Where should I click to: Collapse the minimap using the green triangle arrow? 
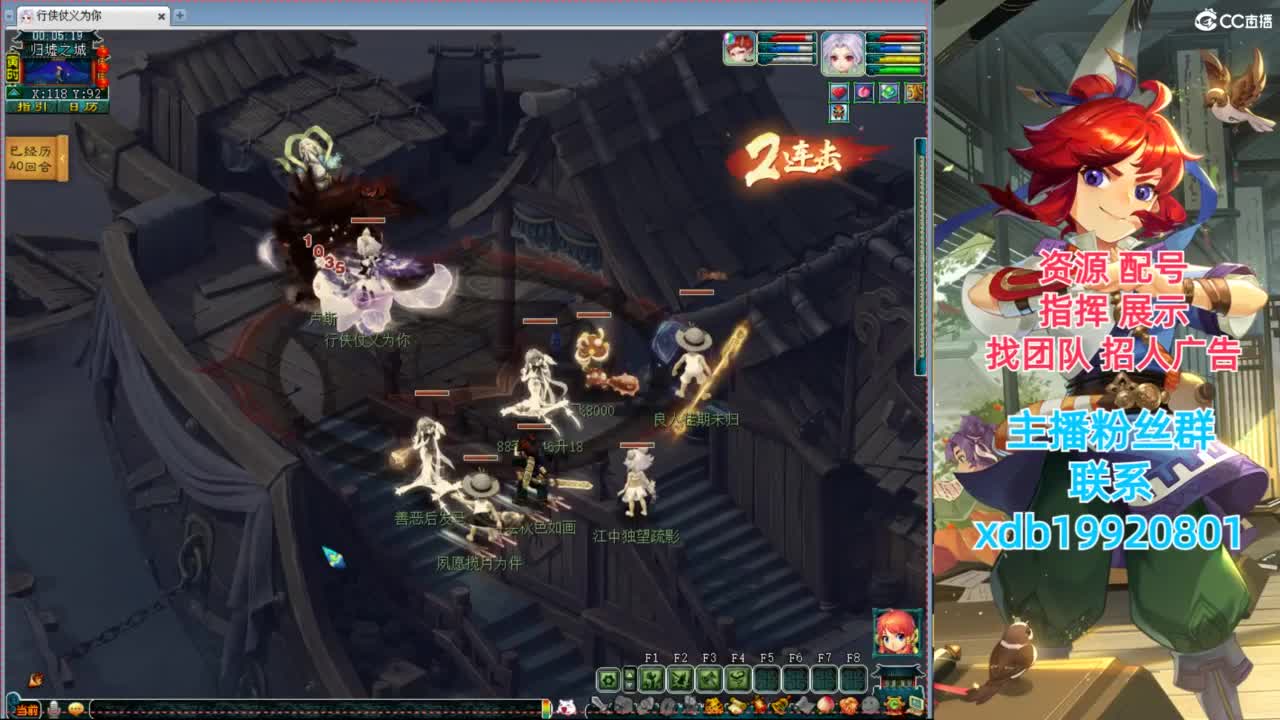(x=13, y=91)
